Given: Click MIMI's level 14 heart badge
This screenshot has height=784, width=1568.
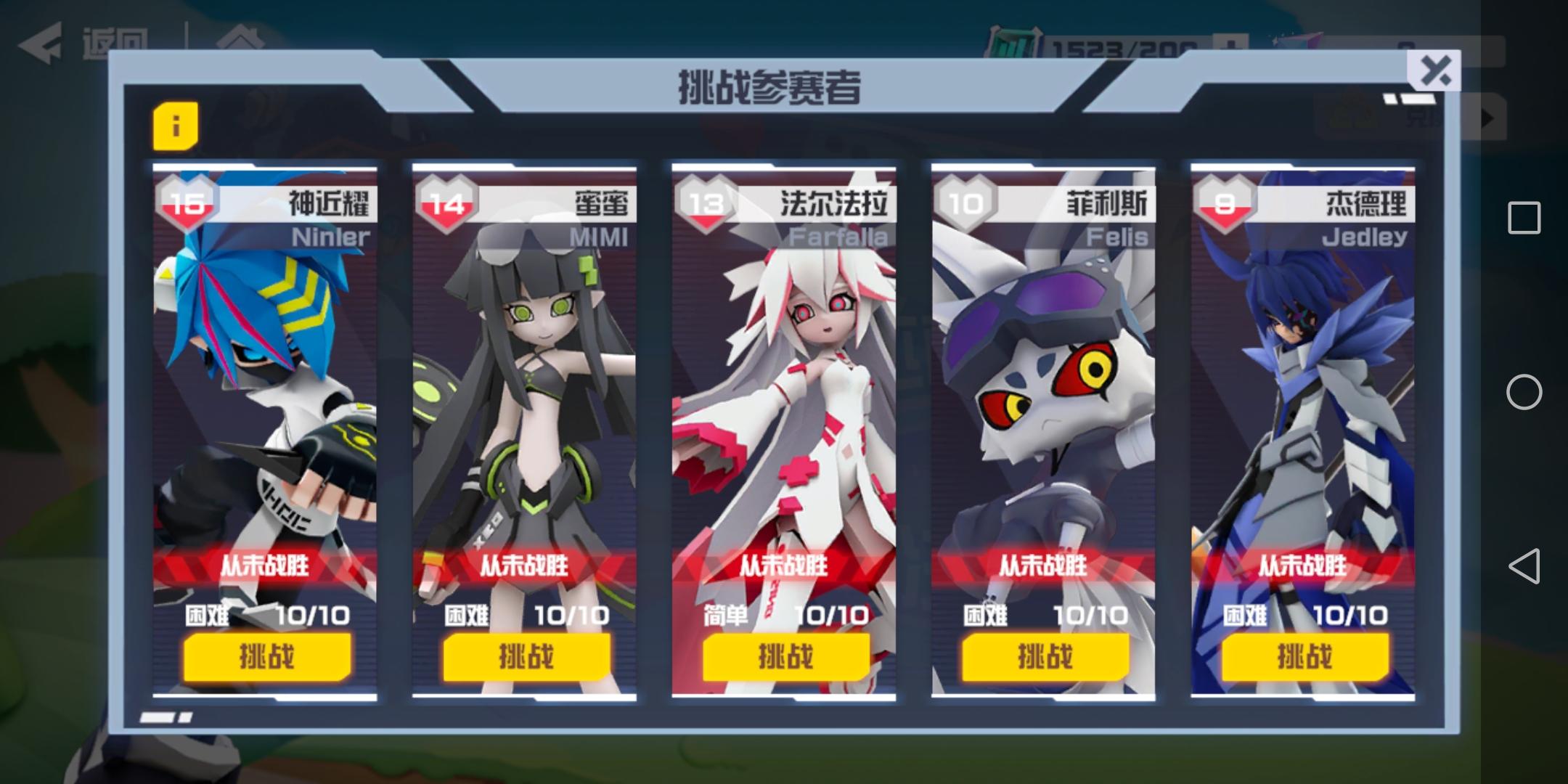Looking at the screenshot, I should tap(447, 204).
